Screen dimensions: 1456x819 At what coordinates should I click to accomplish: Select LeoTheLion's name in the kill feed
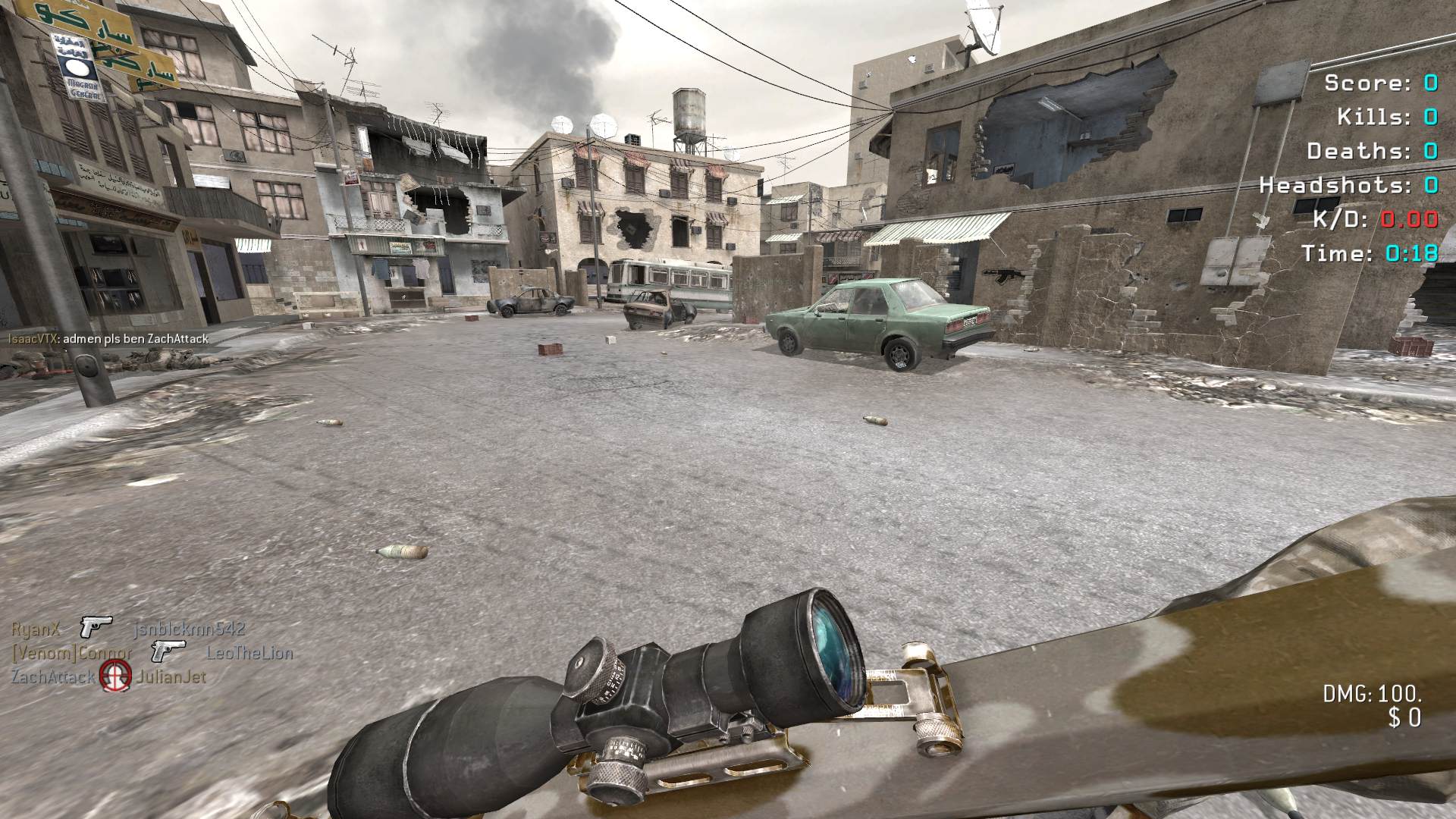pyautogui.click(x=249, y=652)
